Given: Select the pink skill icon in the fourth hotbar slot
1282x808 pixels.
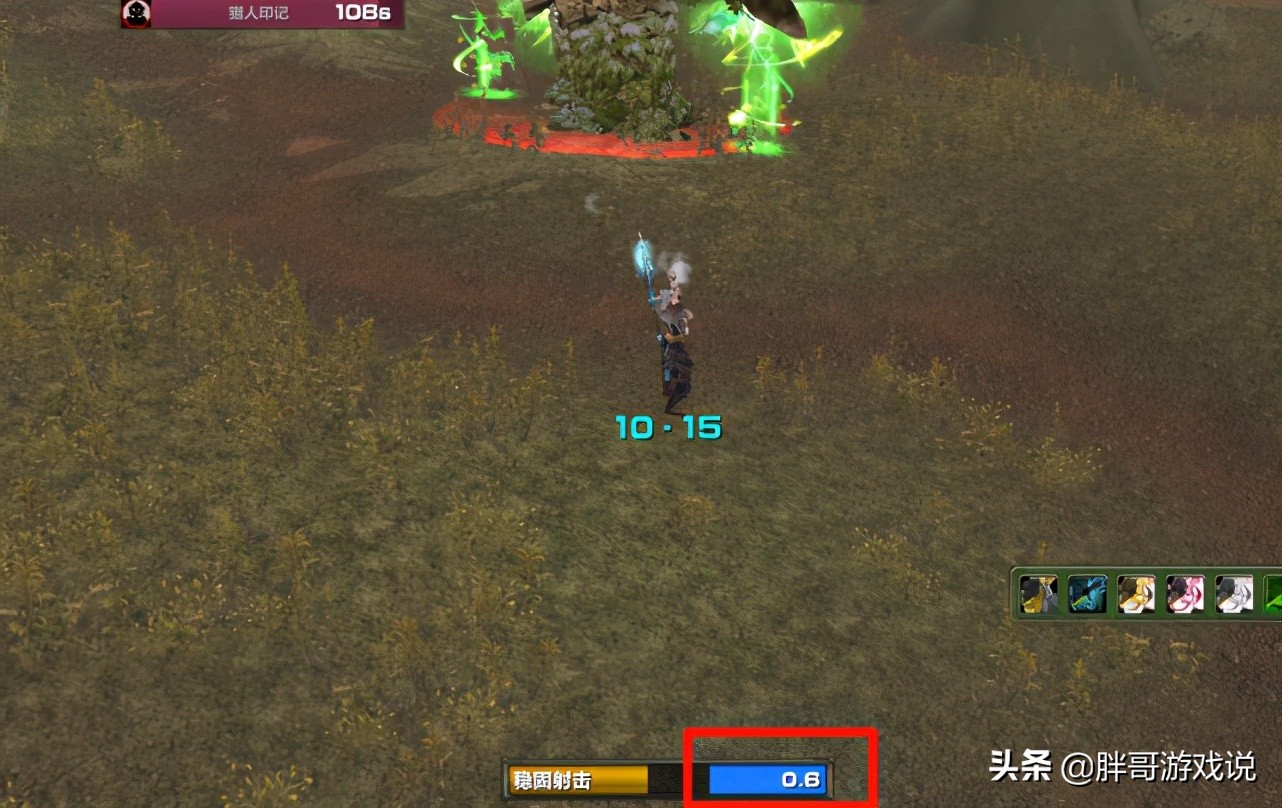Looking at the screenshot, I should click(x=1184, y=594).
